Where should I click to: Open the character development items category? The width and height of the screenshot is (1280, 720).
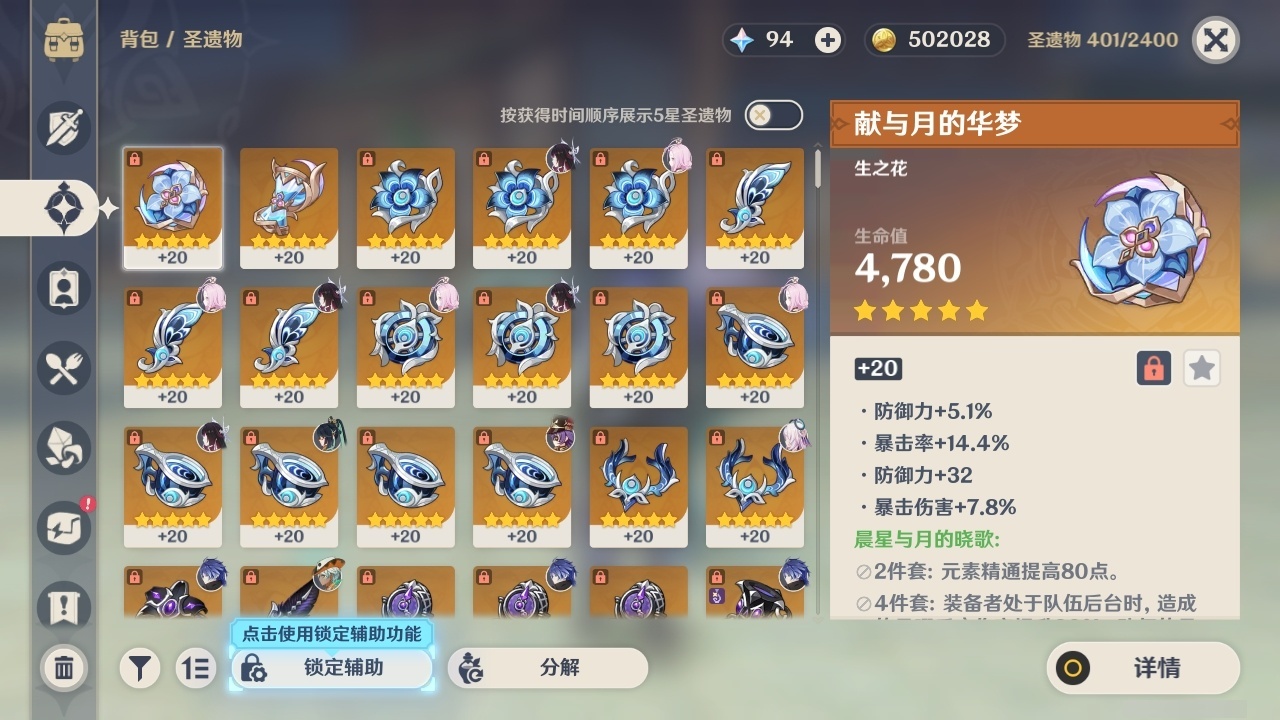pos(63,288)
